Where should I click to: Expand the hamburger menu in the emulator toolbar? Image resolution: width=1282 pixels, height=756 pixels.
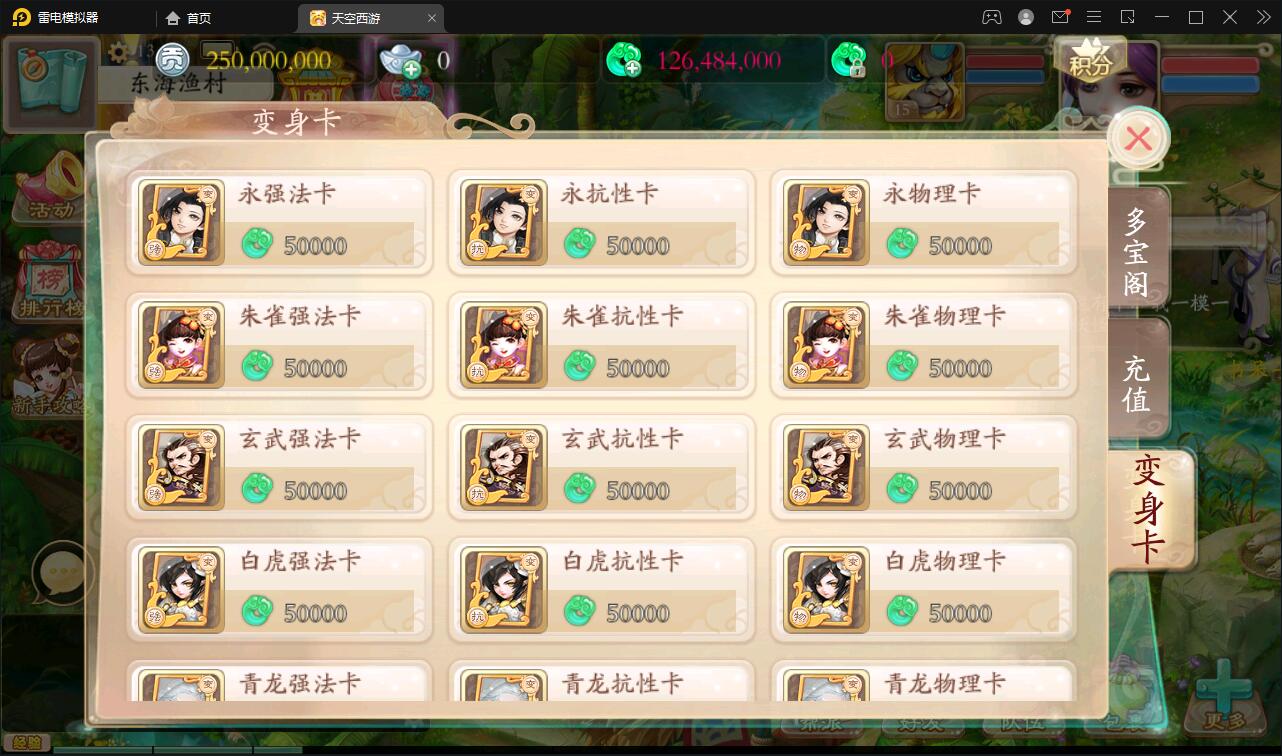click(1096, 17)
